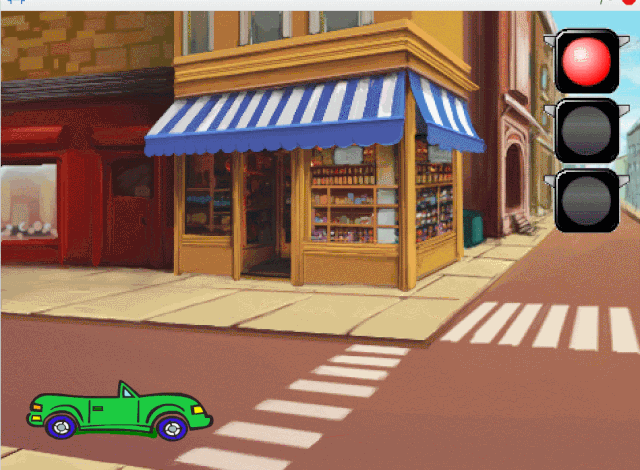Image resolution: width=640 pixels, height=470 pixels.
Task: Choose the unlit bottom traffic light
Action: [x=586, y=200]
